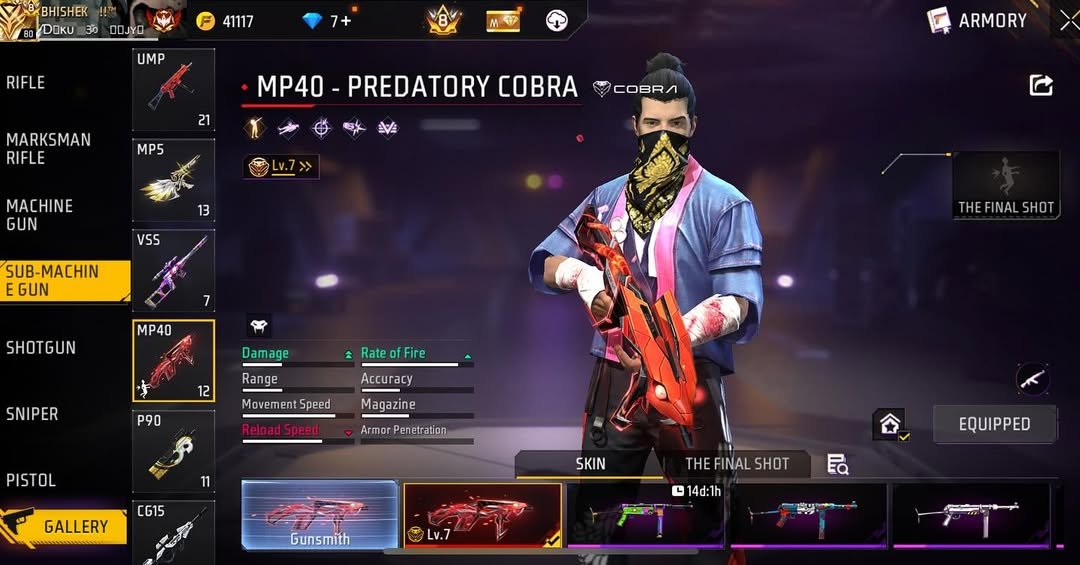
Task: Pick the CG15 weapon tile
Action: [173, 532]
